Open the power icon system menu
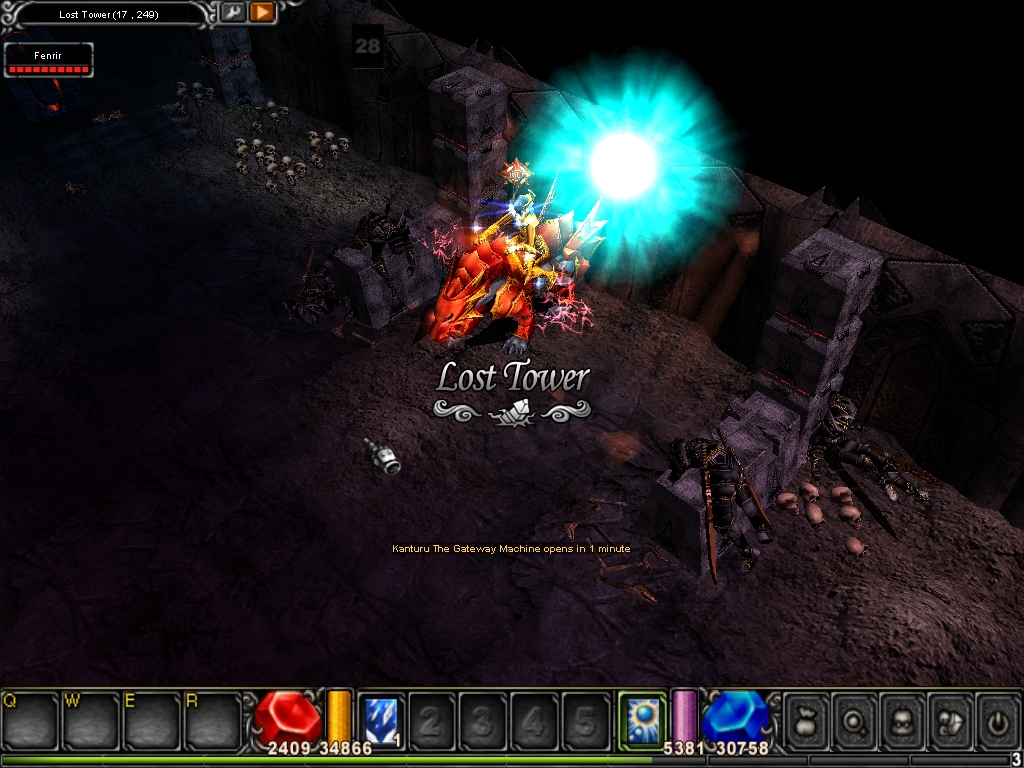 [997, 720]
